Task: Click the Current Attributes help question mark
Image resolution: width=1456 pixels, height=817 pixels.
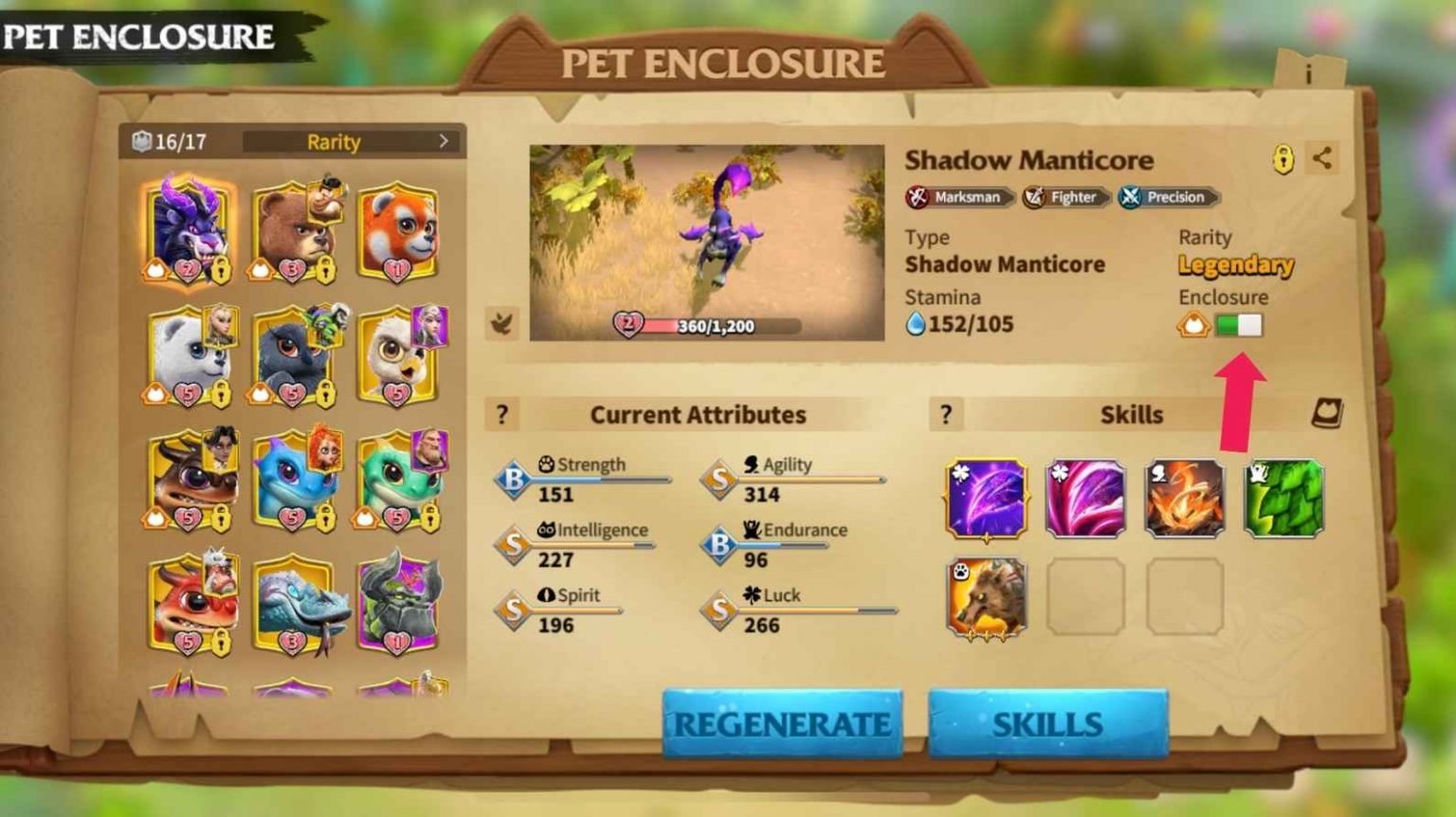Action: (x=501, y=414)
